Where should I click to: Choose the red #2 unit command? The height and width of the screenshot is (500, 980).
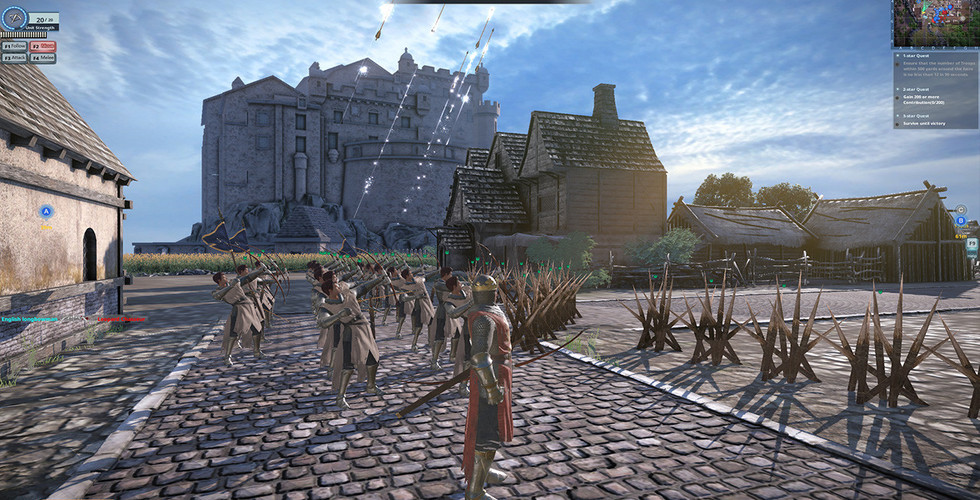pos(42,45)
